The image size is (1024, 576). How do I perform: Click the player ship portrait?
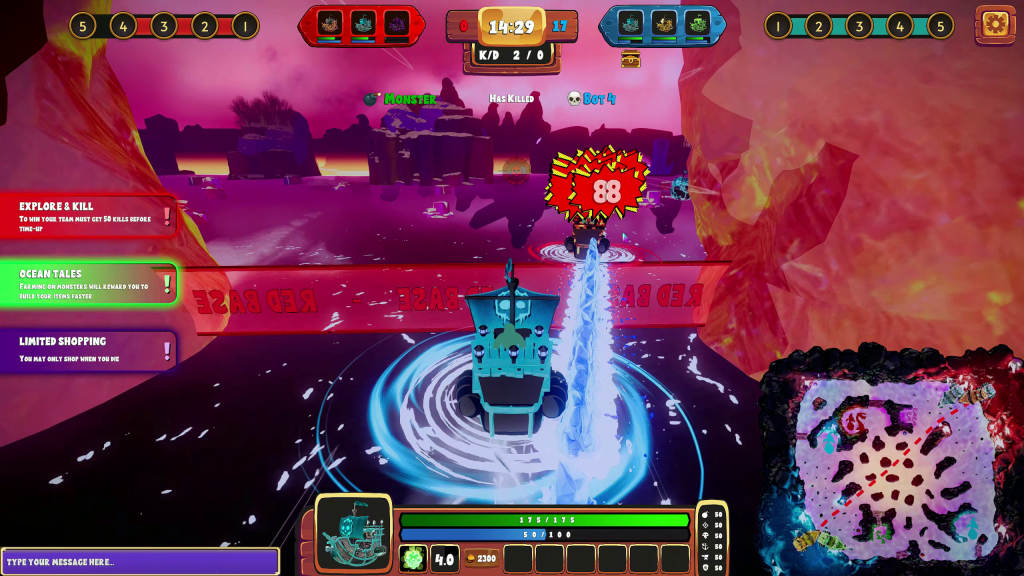pyautogui.click(x=353, y=532)
